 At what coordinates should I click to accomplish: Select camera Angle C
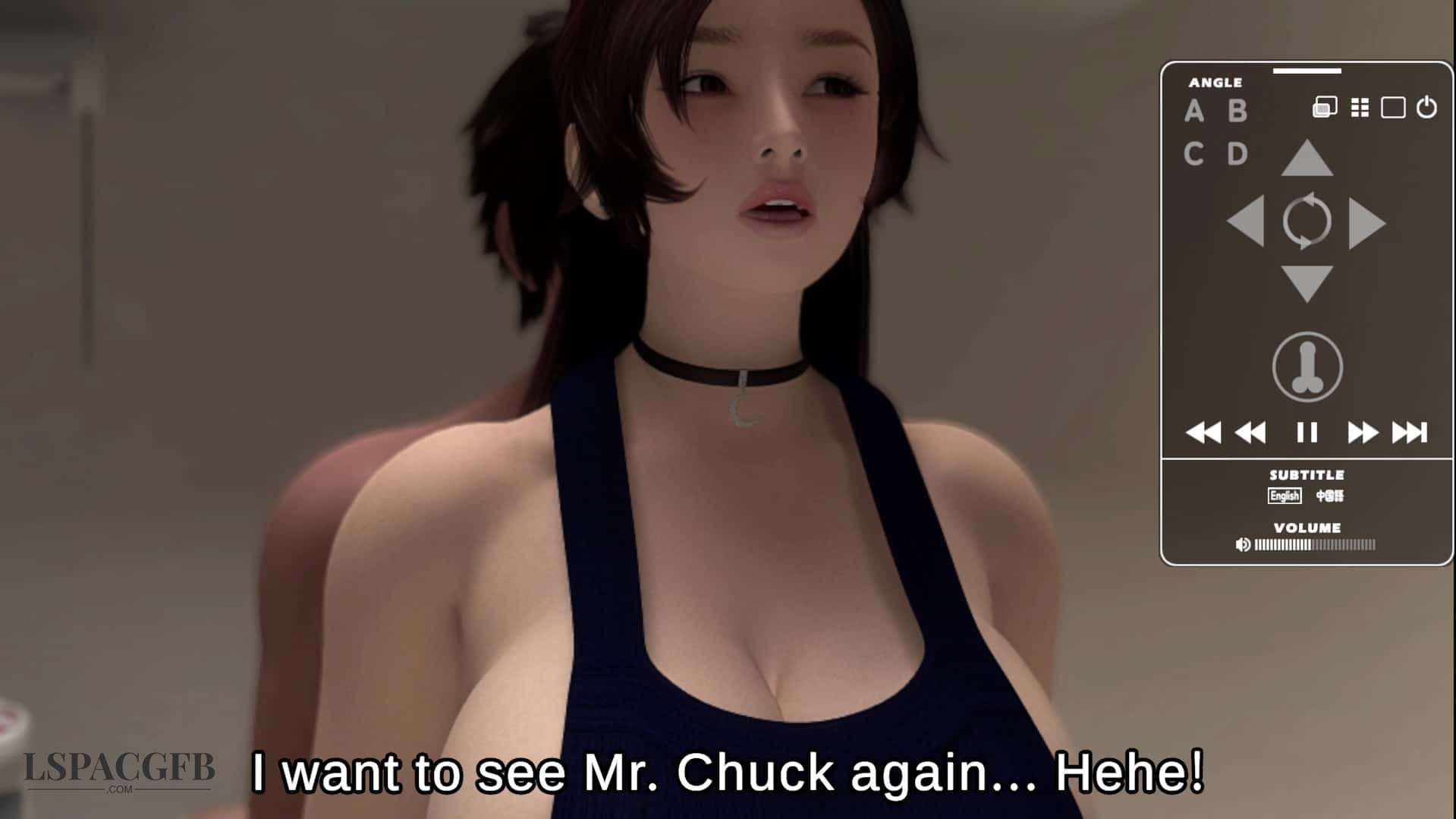point(1194,154)
